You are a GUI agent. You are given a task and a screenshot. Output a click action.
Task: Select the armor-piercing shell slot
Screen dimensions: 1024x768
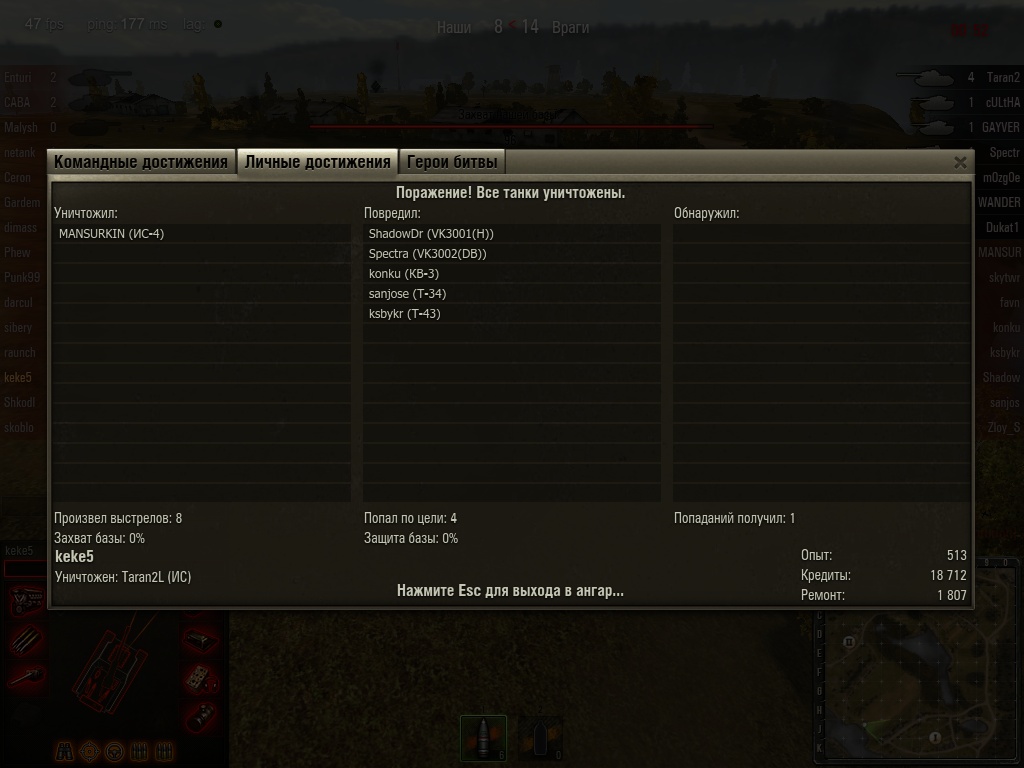(x=483, y=738)
